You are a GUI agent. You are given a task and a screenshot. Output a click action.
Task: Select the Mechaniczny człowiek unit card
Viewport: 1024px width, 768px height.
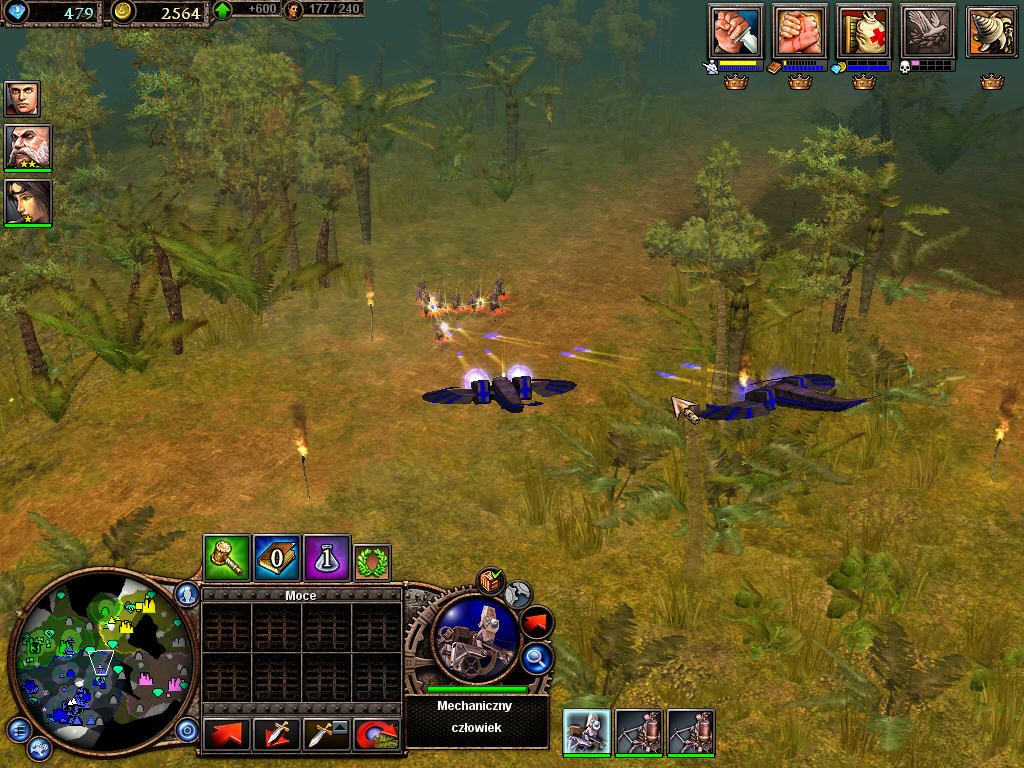pyautogui.click(x=587, y=732)
